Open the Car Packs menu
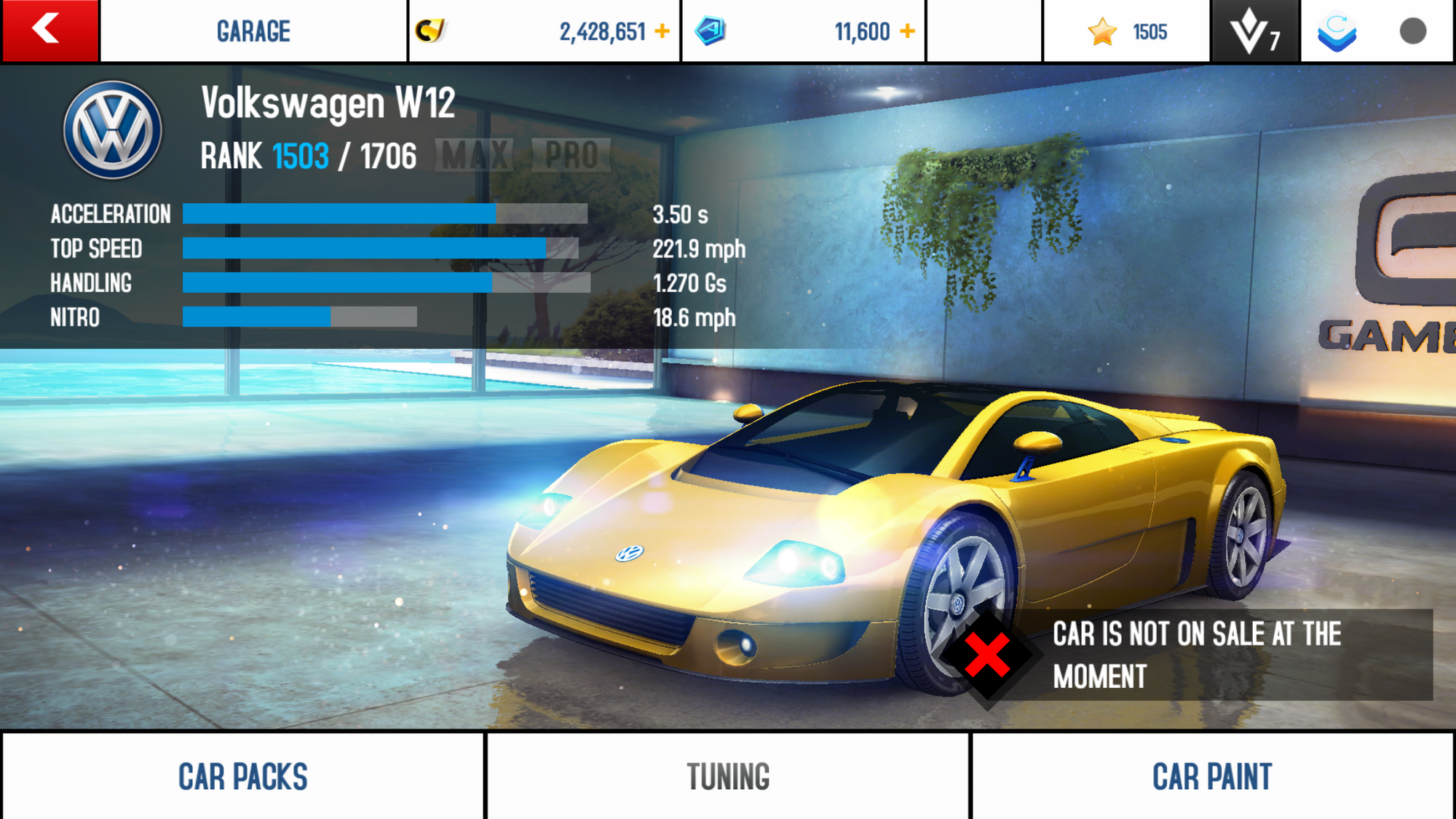Image resolution: width=1456 pixels, height=819 pixels. tap(242, 776)
